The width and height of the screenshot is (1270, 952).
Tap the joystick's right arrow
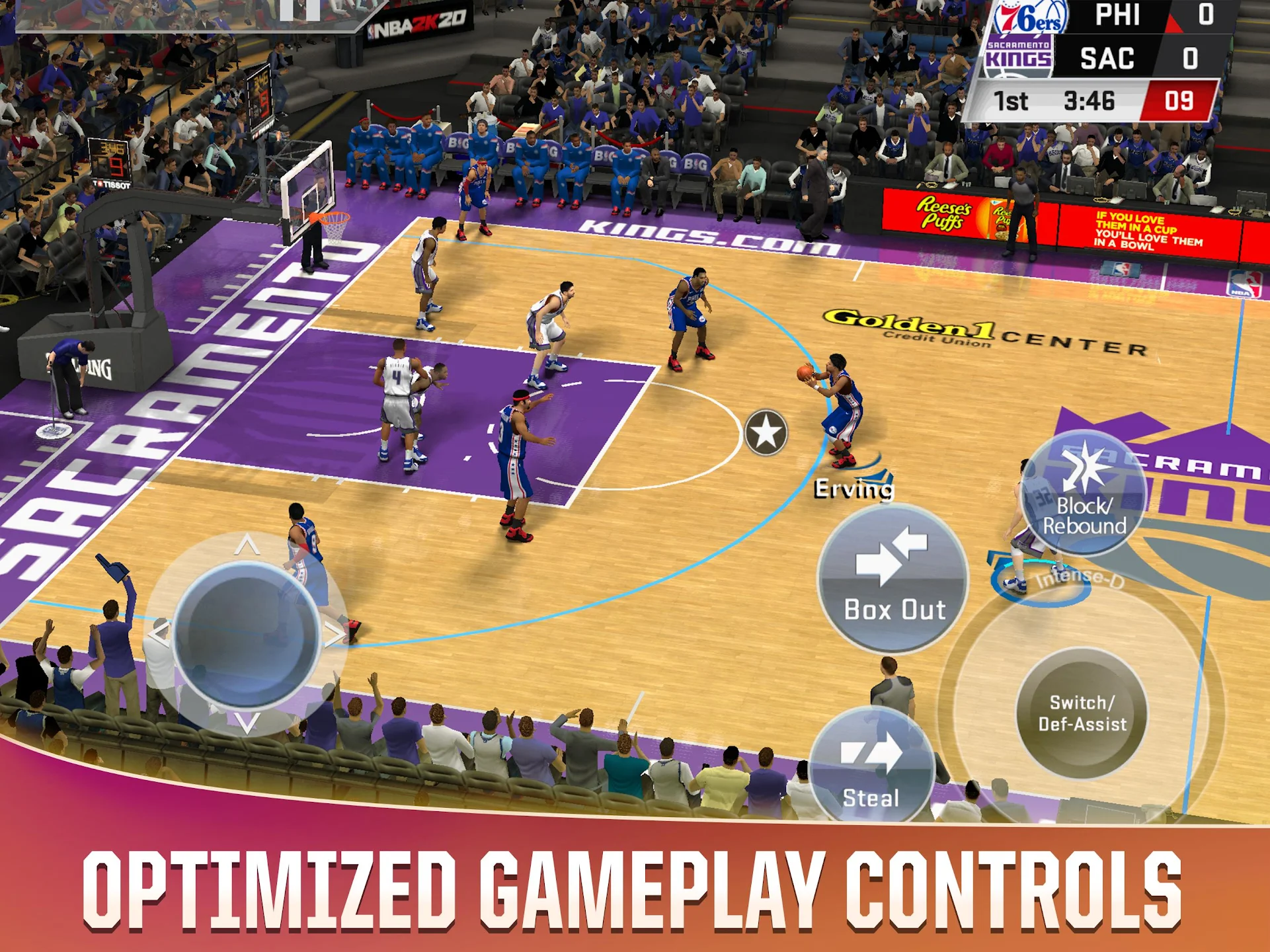point(335,635)
